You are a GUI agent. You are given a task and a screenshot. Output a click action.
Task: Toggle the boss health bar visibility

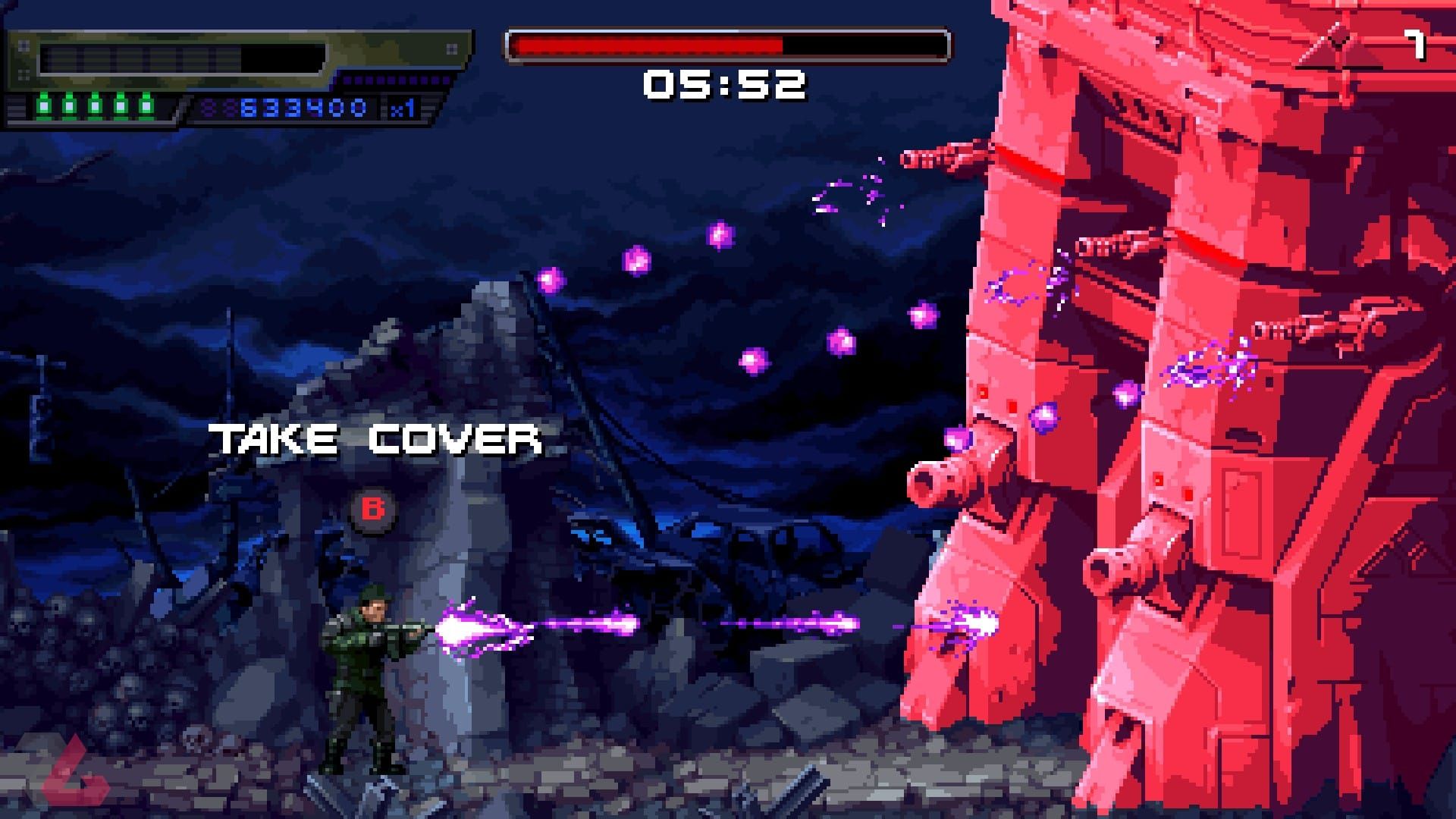click(x=728, y=44)
